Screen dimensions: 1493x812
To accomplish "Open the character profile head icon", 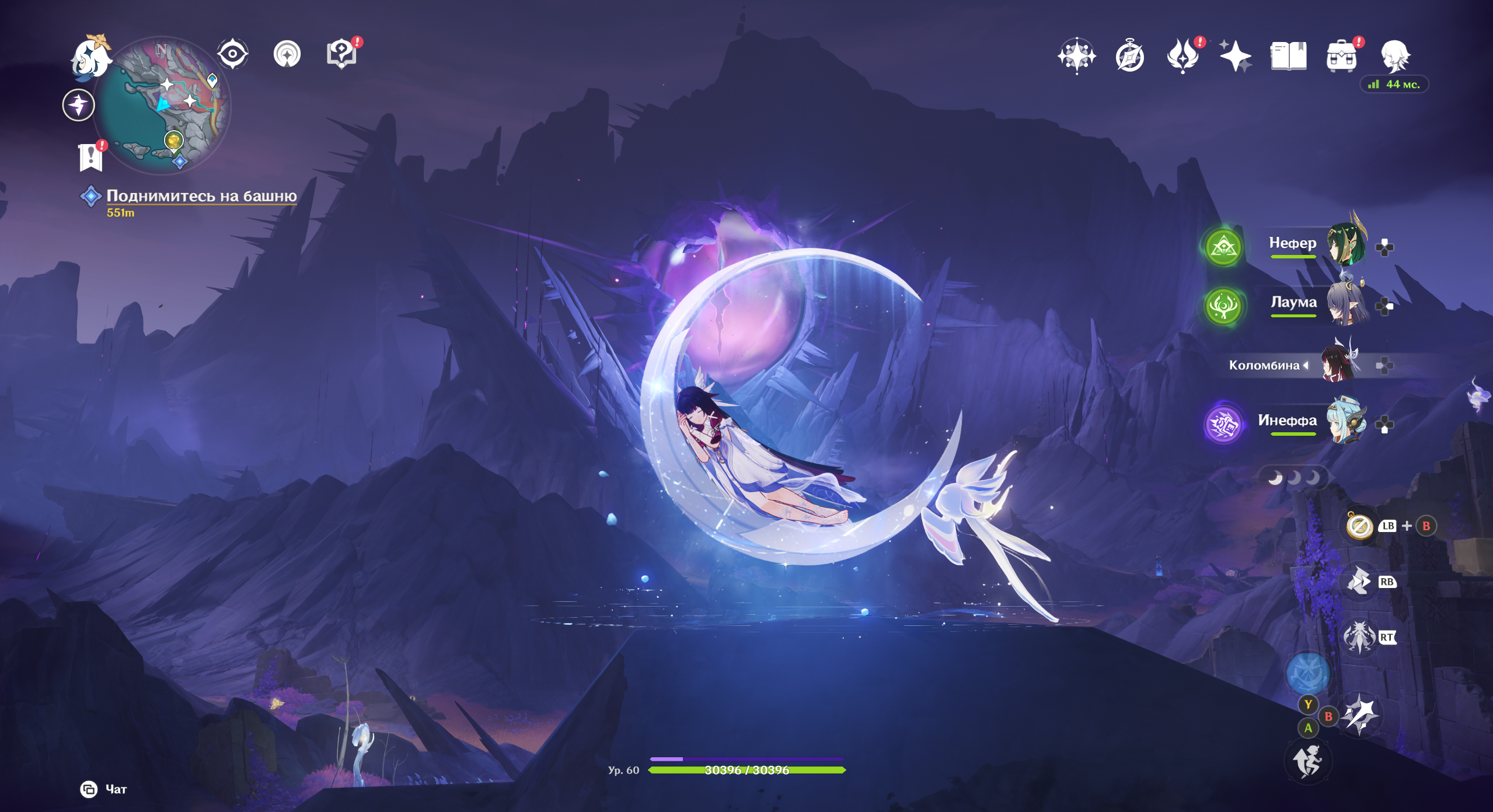I will pos(1395,56).
